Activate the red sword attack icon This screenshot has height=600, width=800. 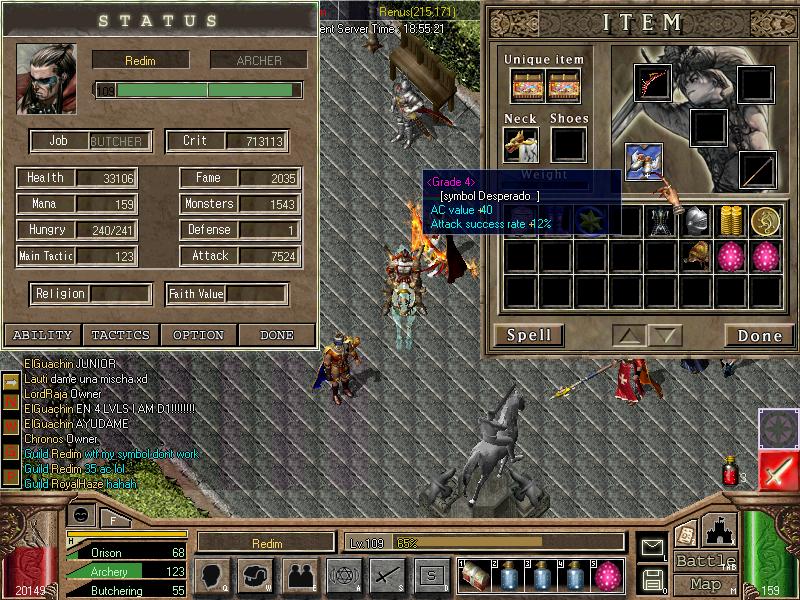pos(777,470)
